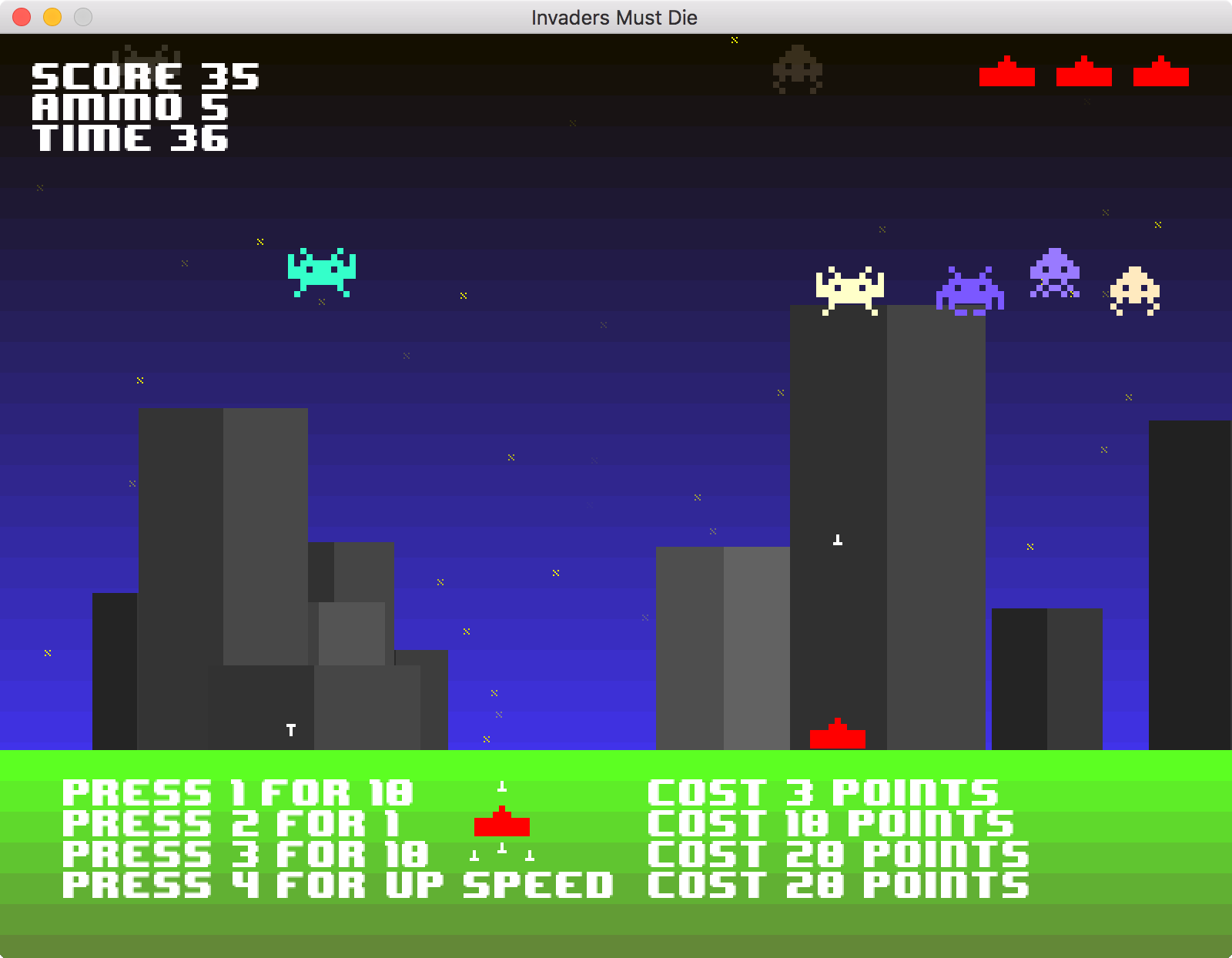The image size is (1232, 958).
Task: Select the lavender invader in the sky
Action: pyautogui.click(x=1055, y=273)
